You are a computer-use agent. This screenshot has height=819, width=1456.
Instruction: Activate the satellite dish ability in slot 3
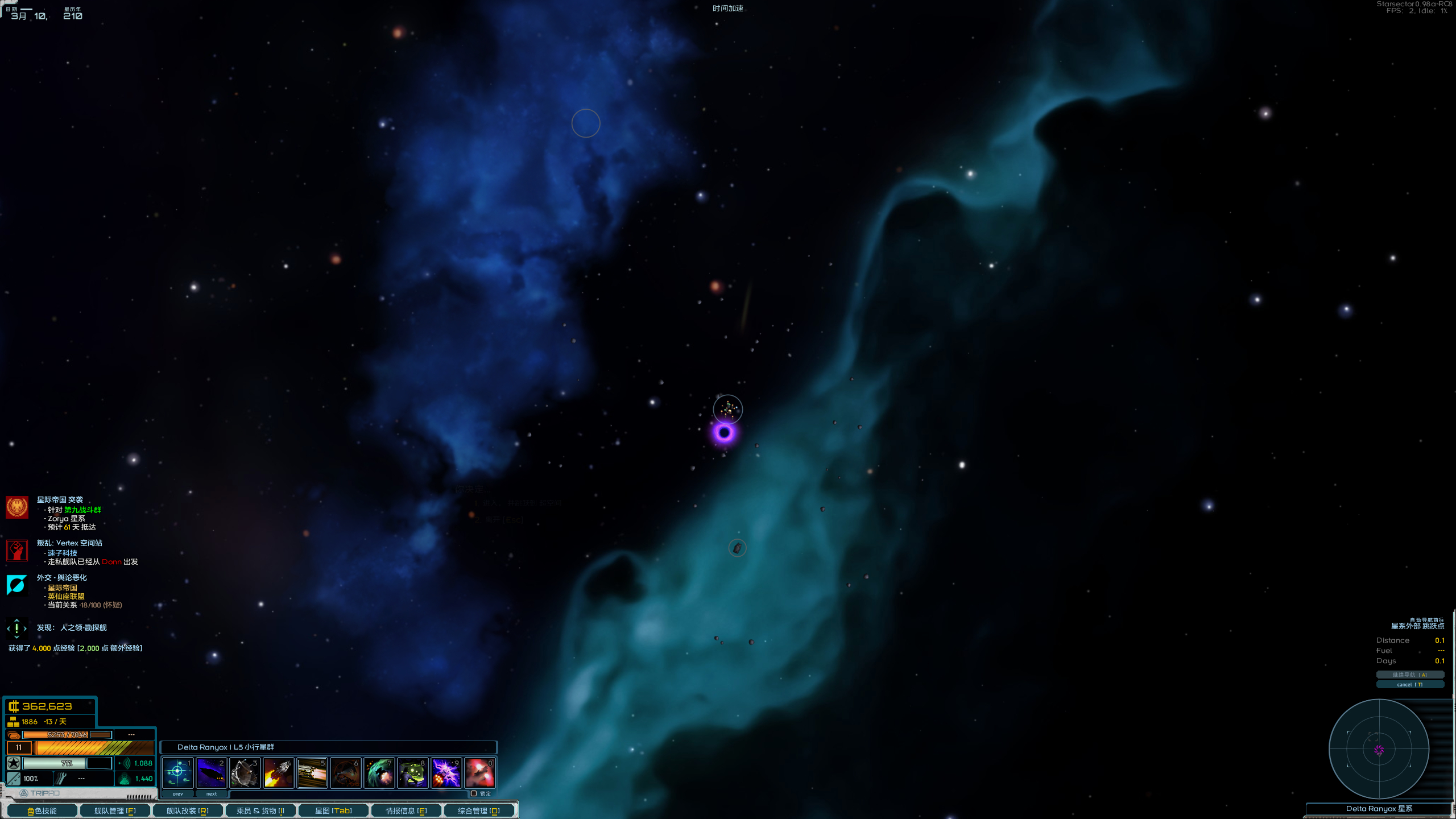(245, 772)
